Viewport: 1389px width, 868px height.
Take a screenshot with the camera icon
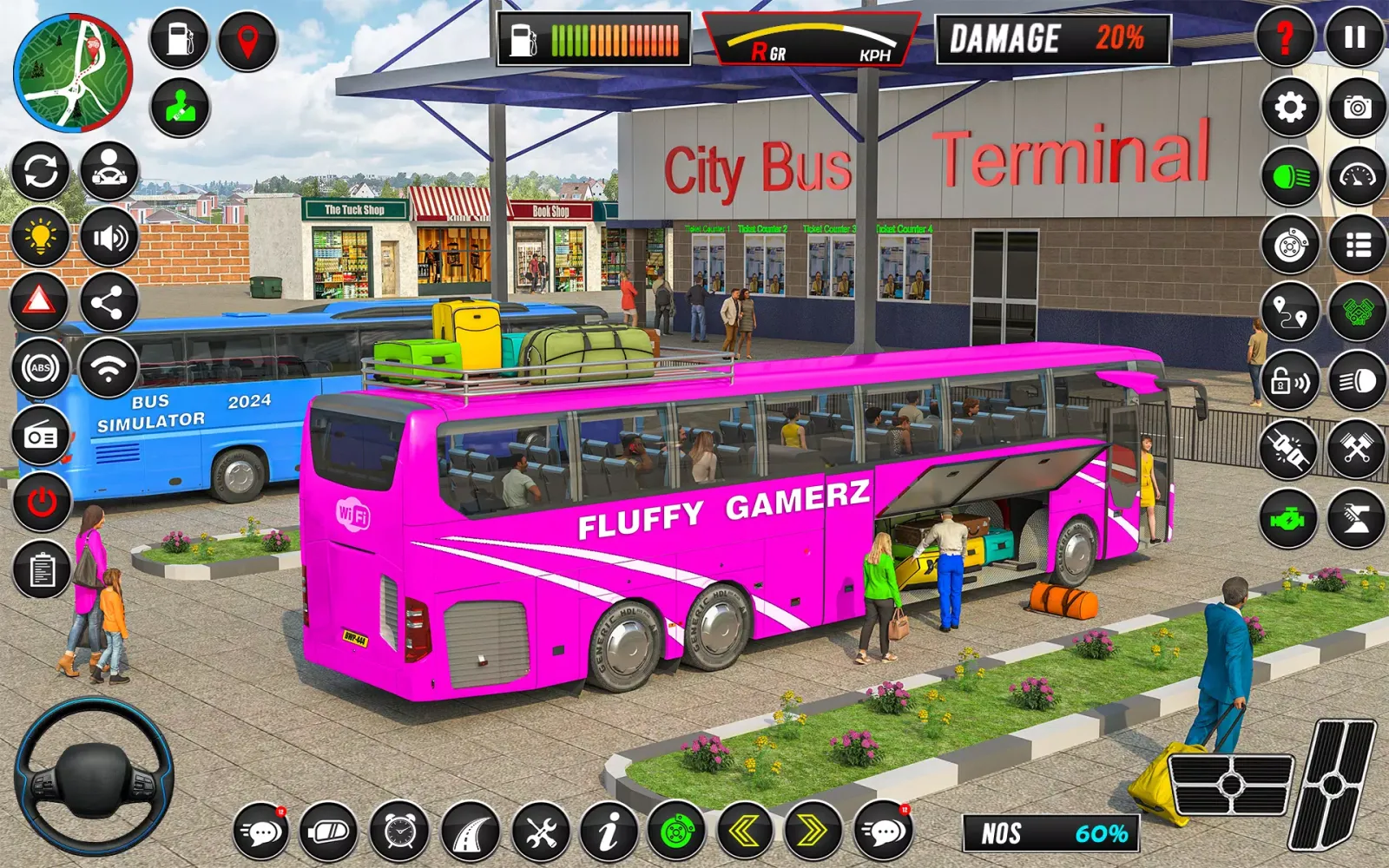1357,108
